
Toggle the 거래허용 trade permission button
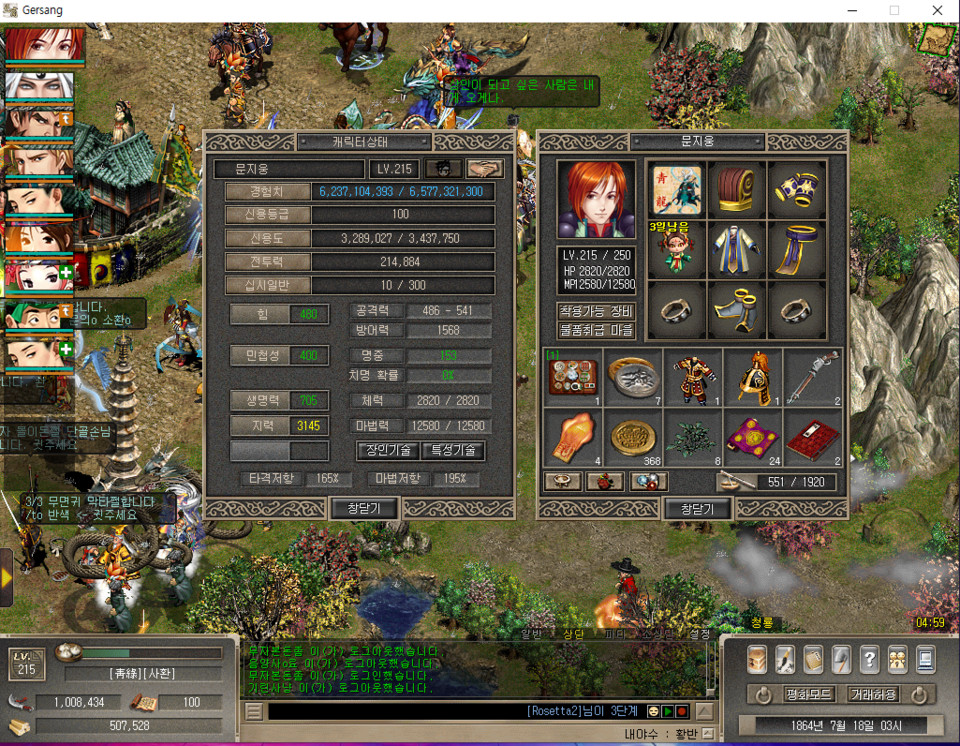[x=873, y=694]
